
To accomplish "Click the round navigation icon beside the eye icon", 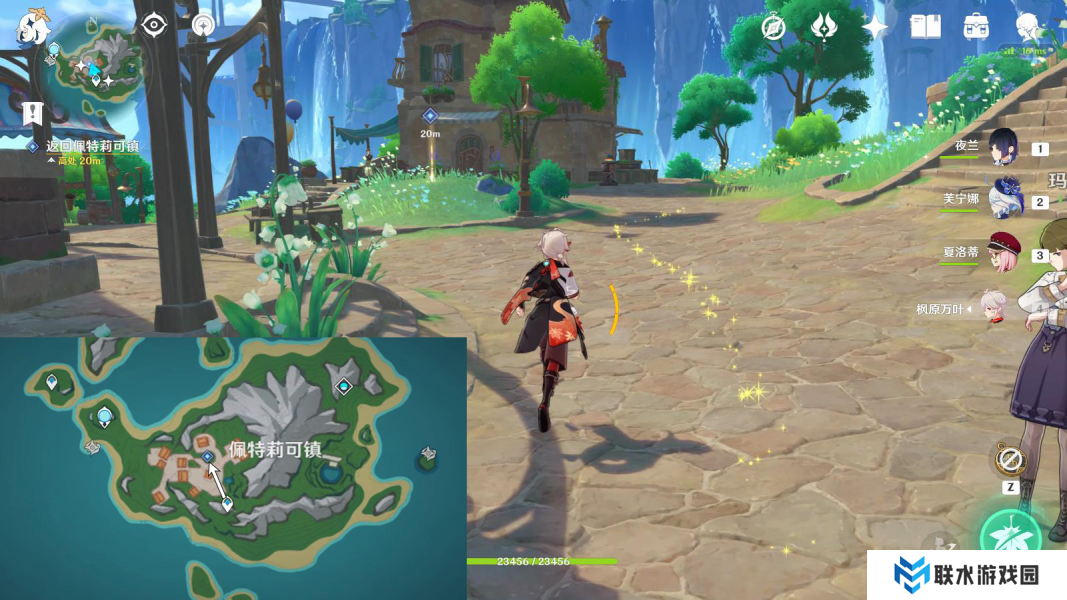I will point(203,24).
